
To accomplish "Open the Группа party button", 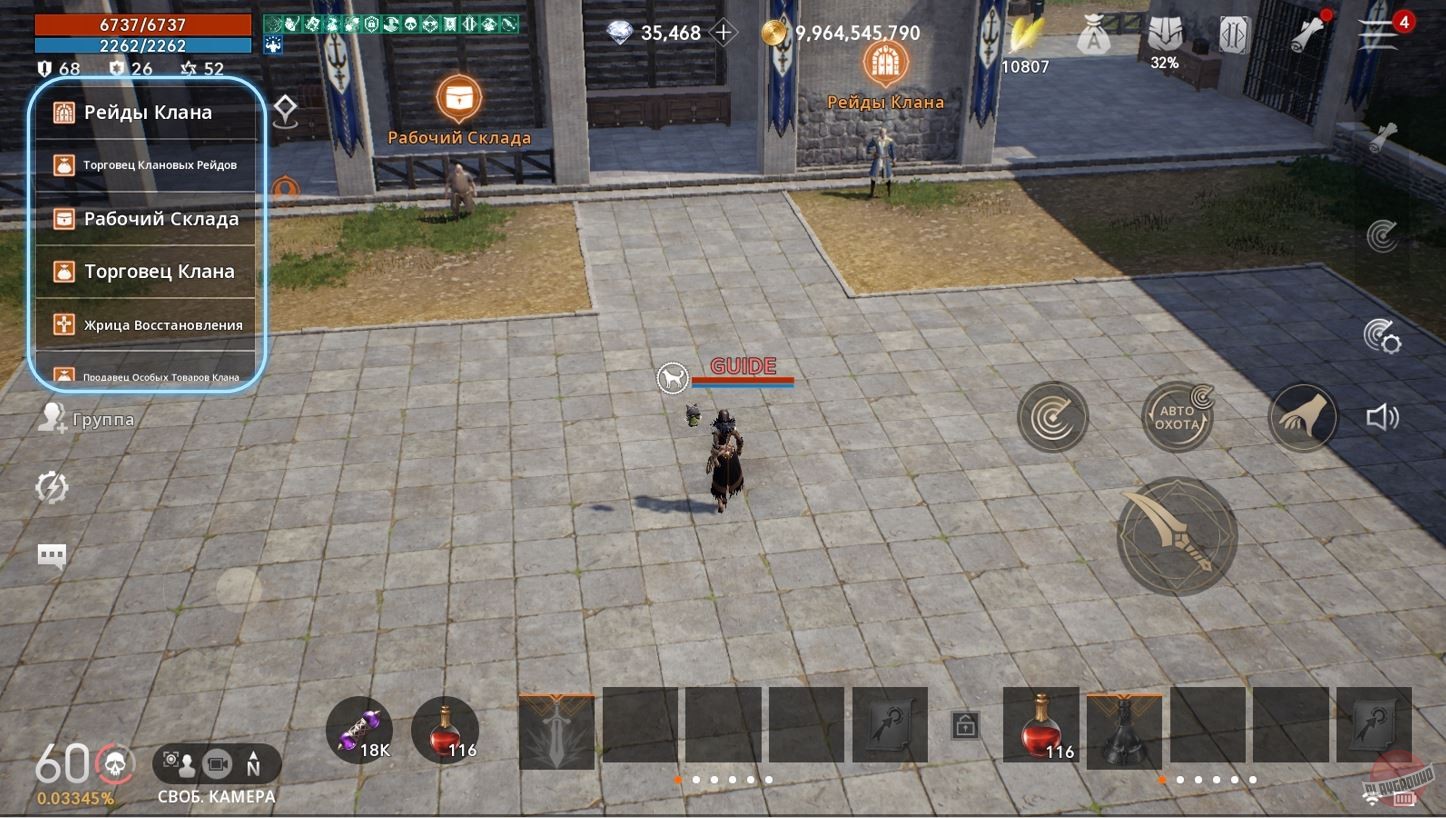I will pos(85,419).
